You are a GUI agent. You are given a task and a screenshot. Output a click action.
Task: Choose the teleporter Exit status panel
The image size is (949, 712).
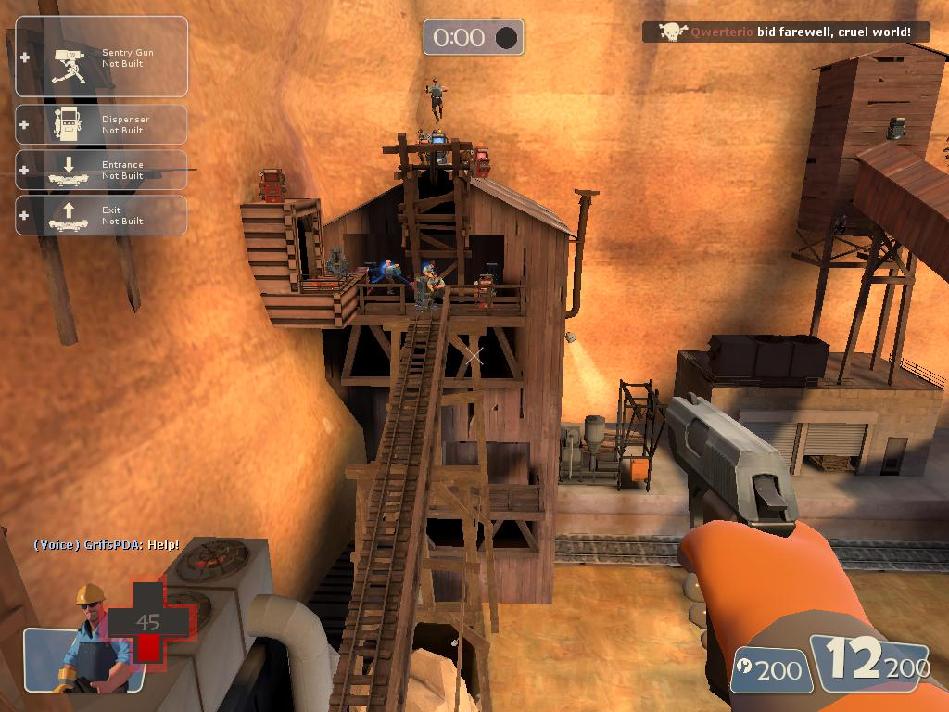coord(101,215)
